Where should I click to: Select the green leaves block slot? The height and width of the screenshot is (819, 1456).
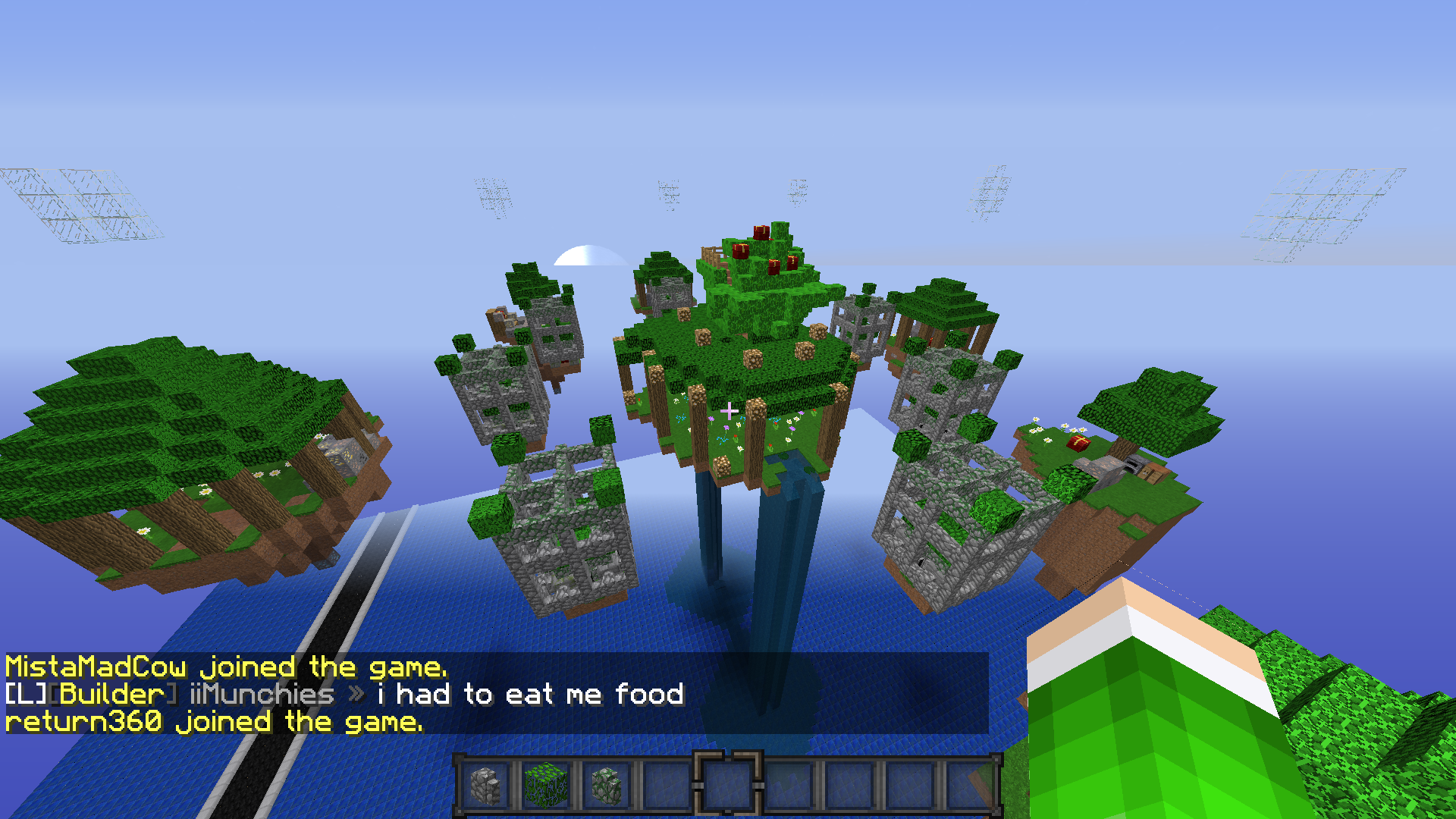[x=545, y=786]
